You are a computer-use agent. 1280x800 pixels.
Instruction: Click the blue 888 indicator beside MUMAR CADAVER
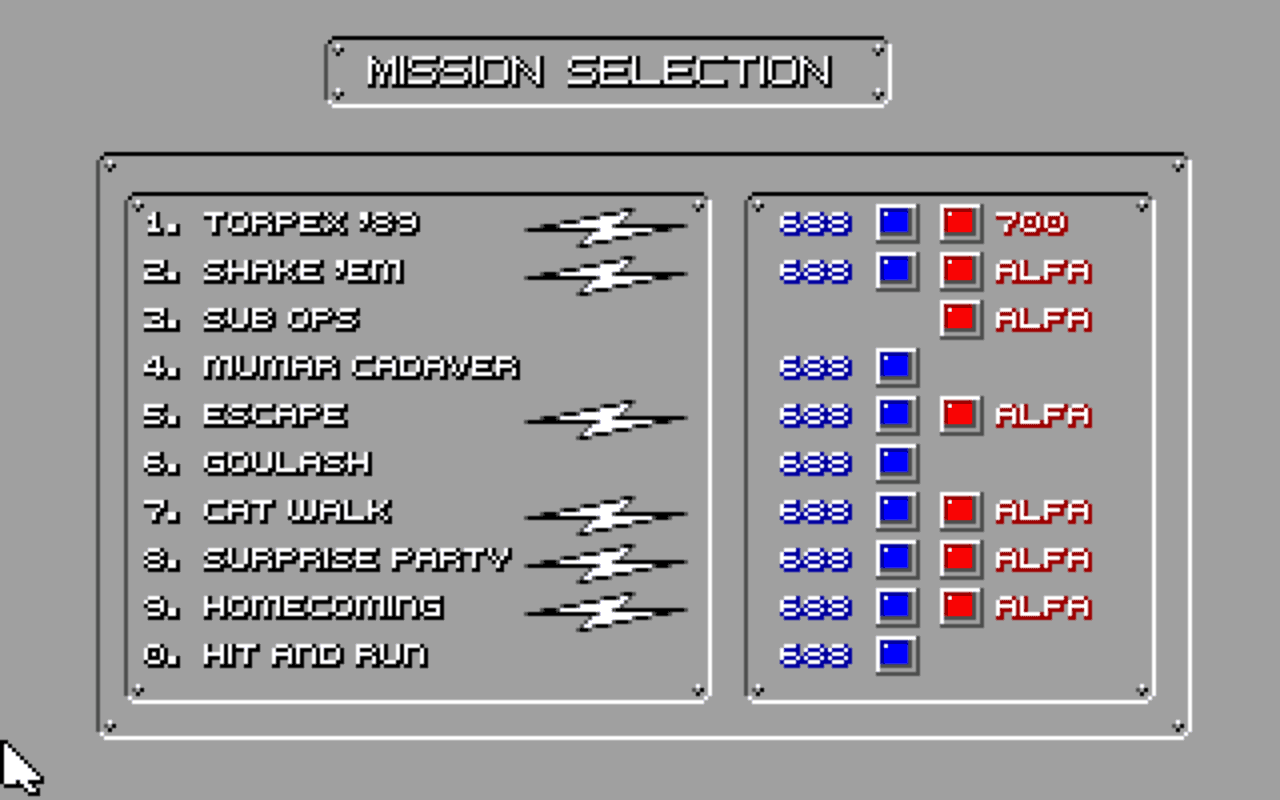813,369
